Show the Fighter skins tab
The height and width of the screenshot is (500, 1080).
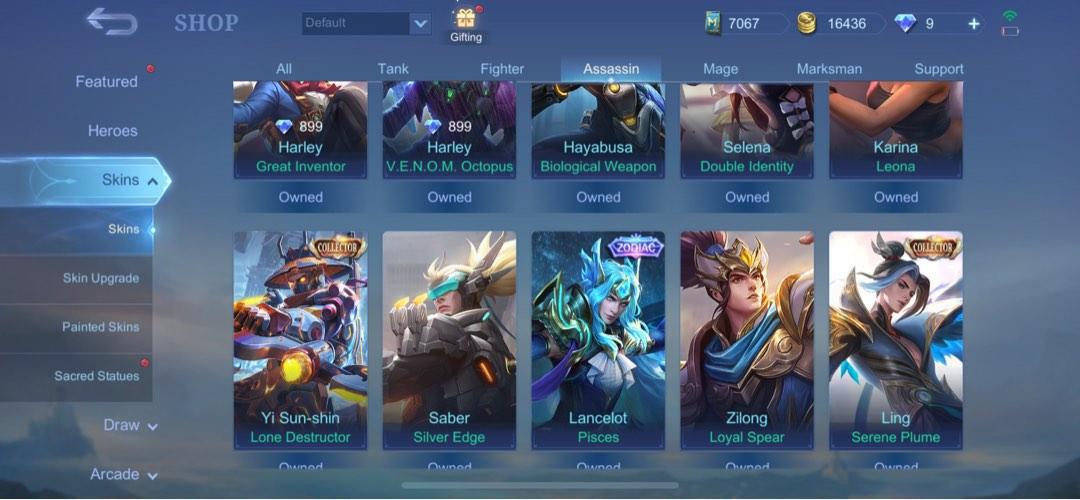[x=502, y=69]
